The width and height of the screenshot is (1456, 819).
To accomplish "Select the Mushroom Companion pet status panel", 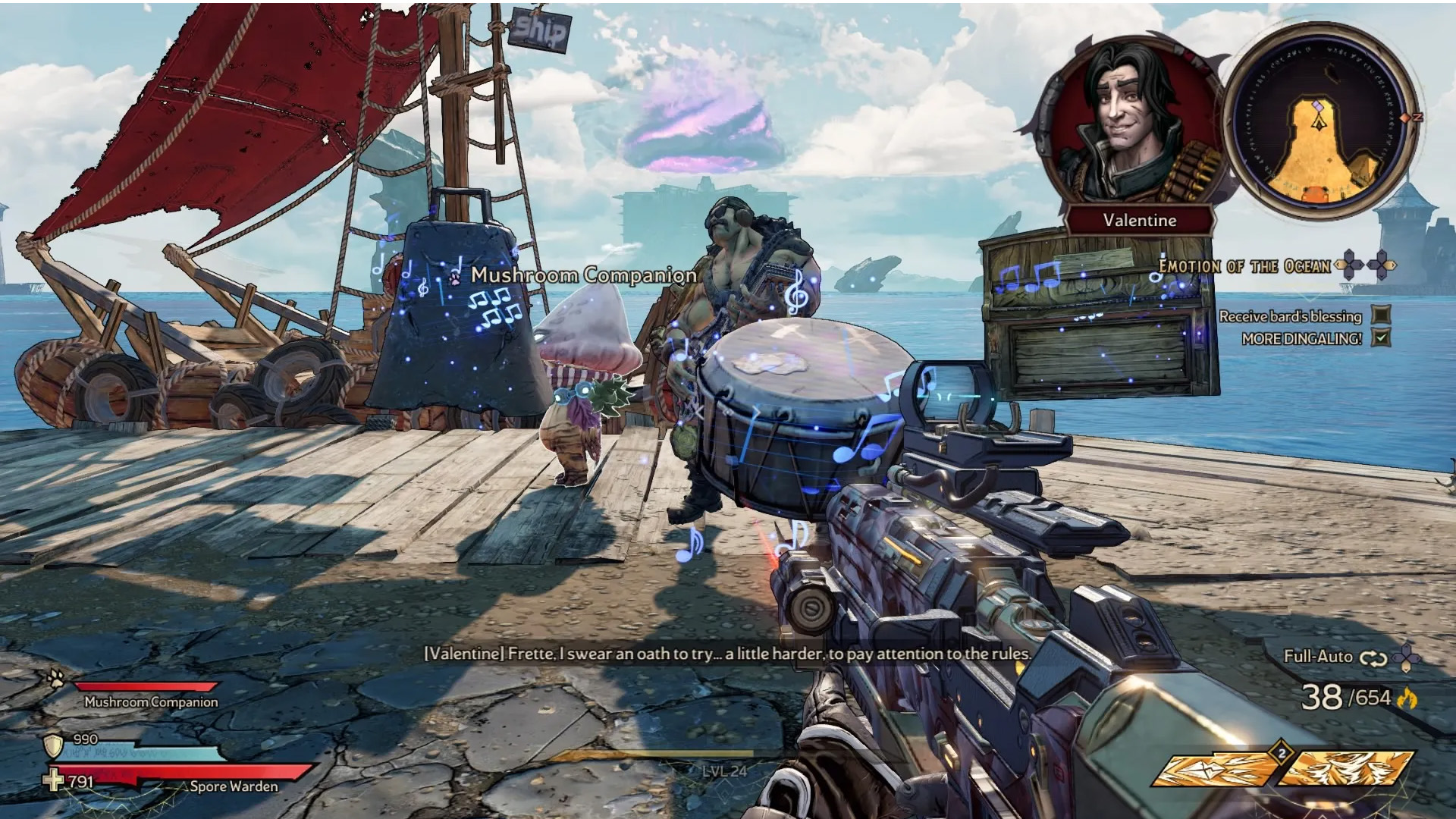I will pos(144,695).
